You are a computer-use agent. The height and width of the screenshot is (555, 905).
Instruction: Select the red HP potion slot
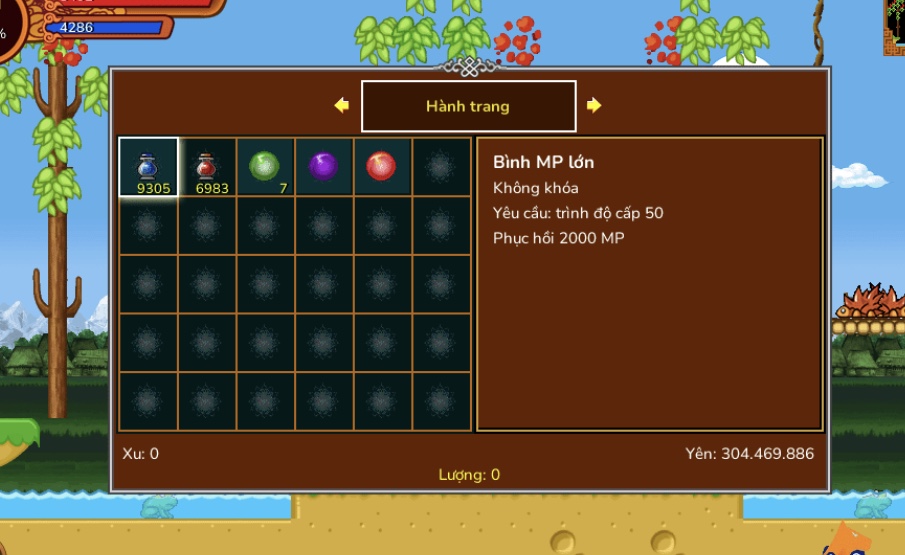(207, 167)
